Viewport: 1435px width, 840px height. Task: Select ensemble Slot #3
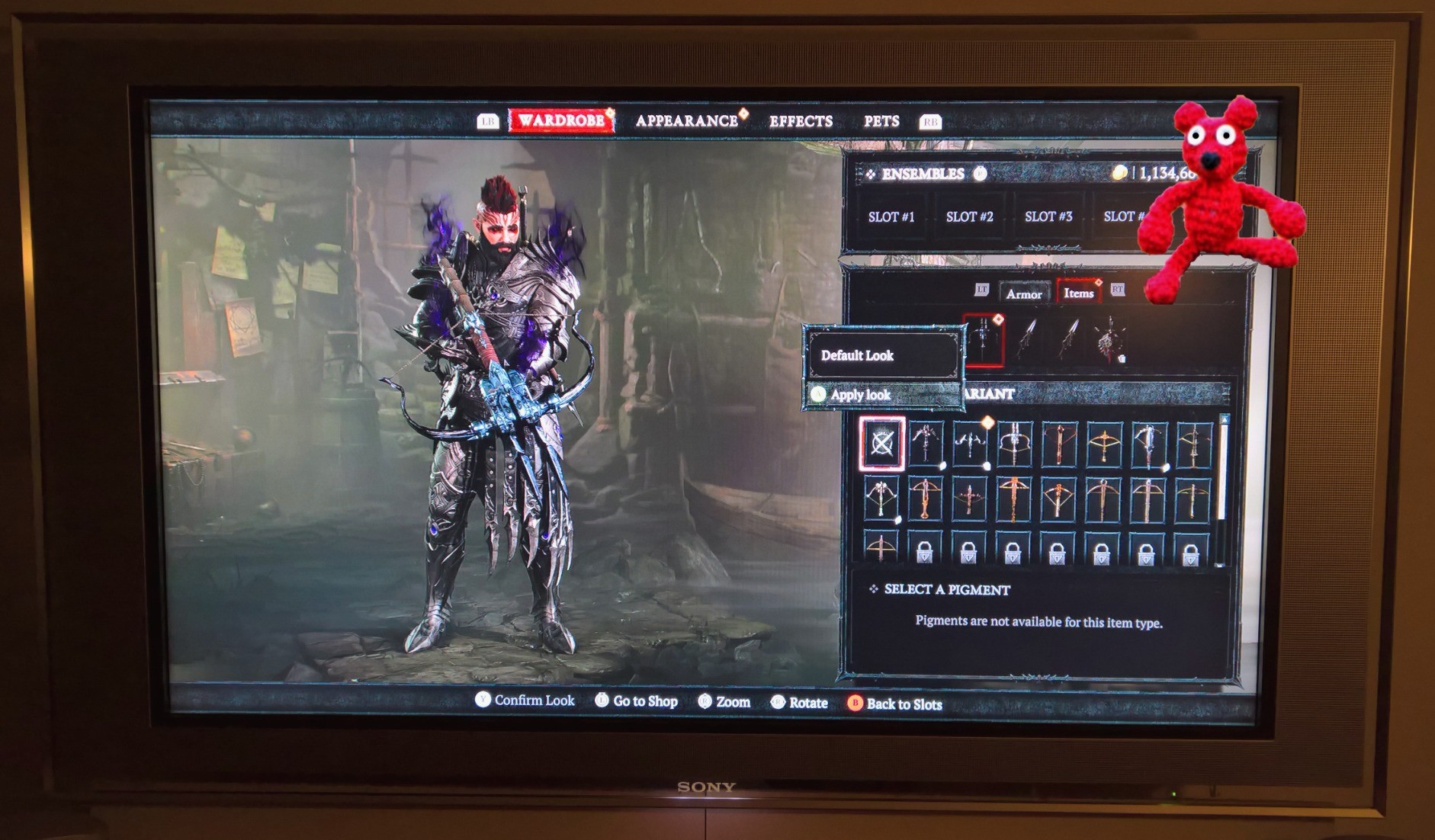1048,216
